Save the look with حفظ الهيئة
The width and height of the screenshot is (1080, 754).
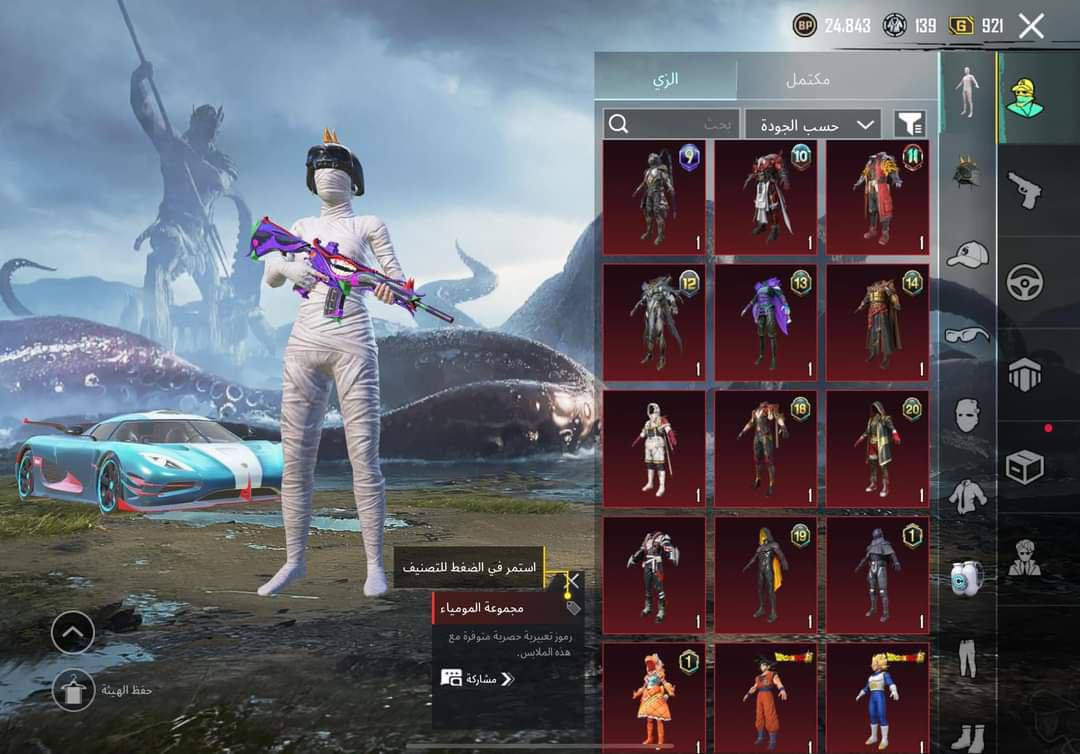(x=73, y=690)
